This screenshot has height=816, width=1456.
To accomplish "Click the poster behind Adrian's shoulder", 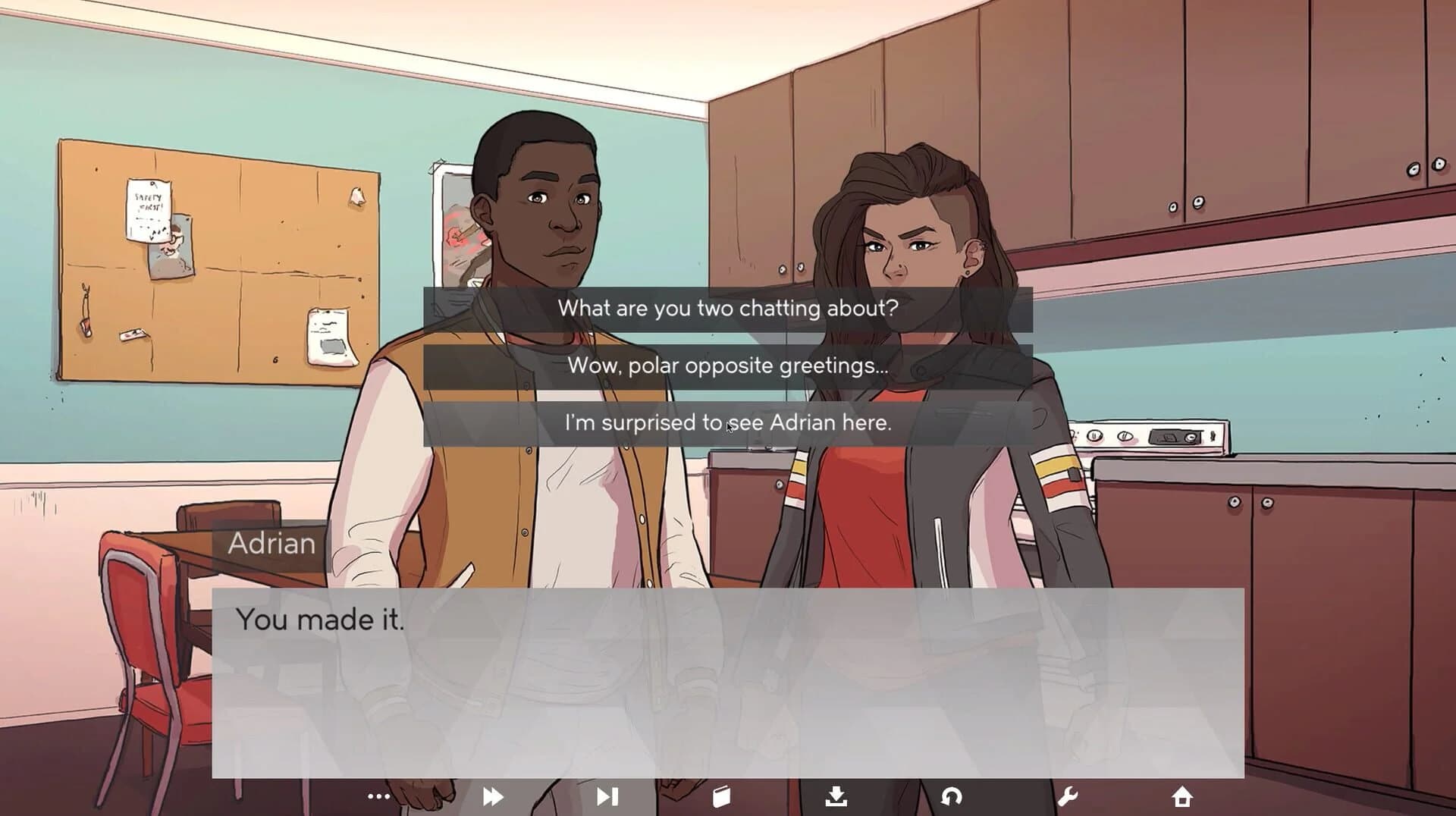I will point(455,220).
